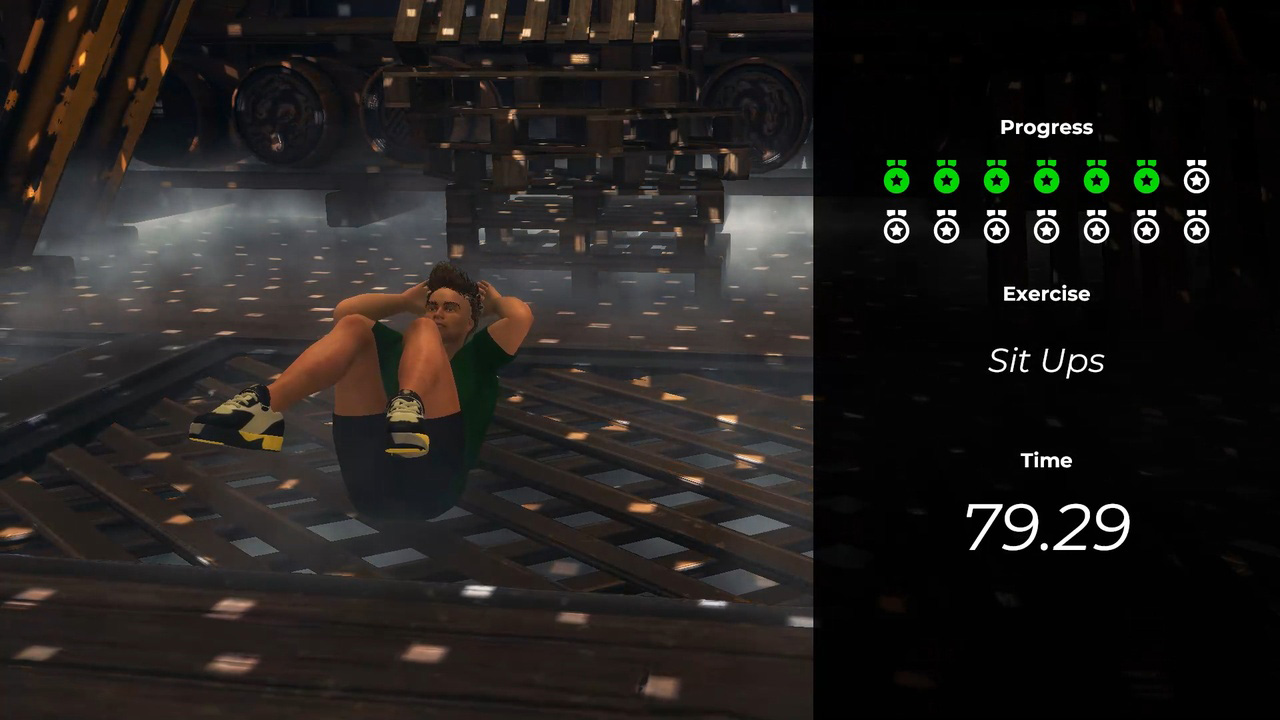Select the last white medal in the bottom row

1196,229
